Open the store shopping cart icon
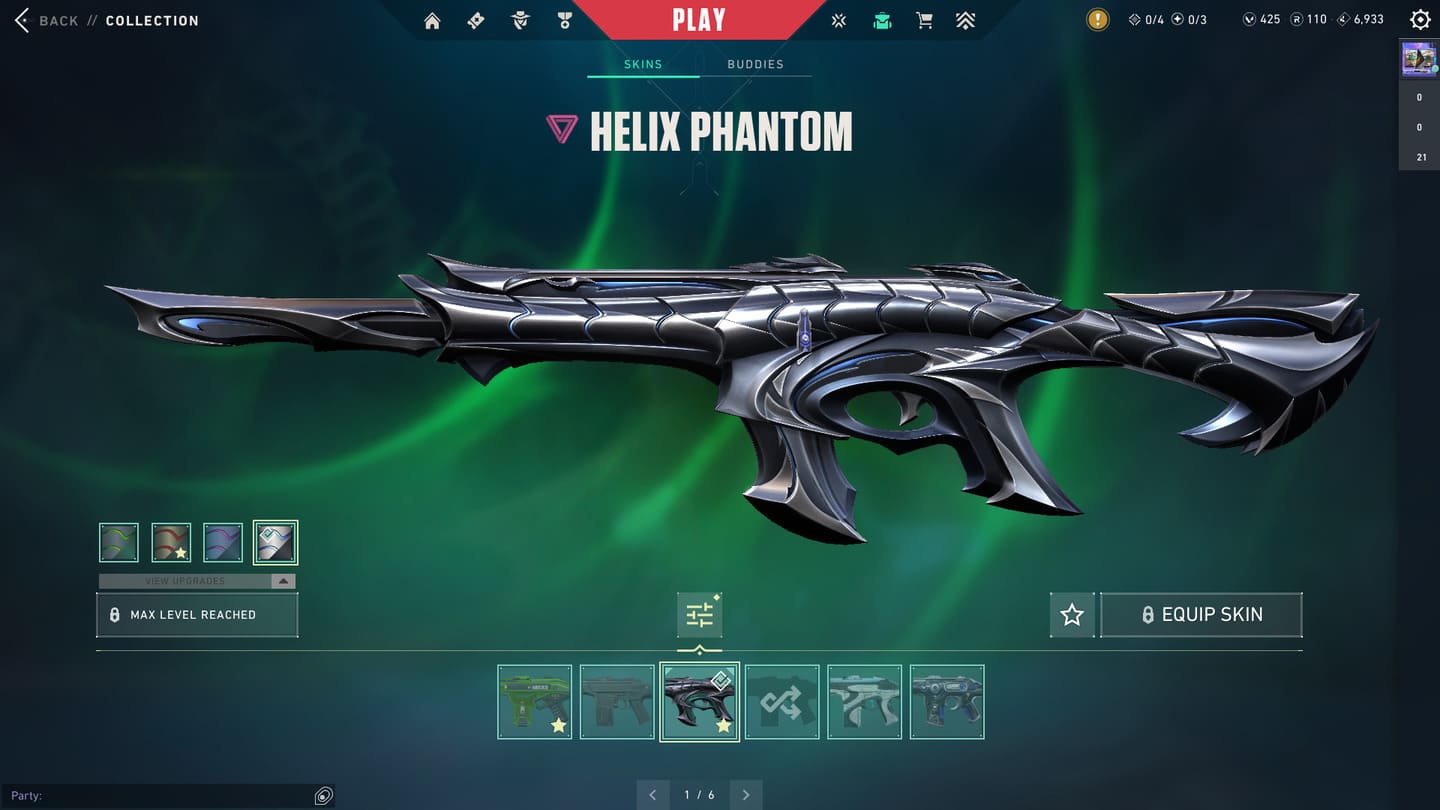1440x810 pixels. [924, 21]
